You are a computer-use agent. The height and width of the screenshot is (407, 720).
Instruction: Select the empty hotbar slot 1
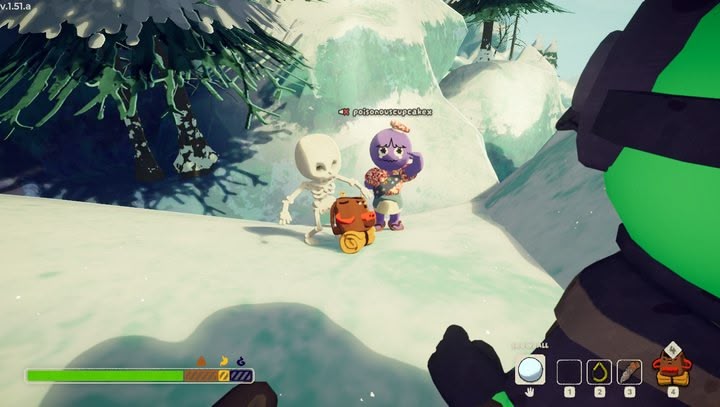pos(569,372)
